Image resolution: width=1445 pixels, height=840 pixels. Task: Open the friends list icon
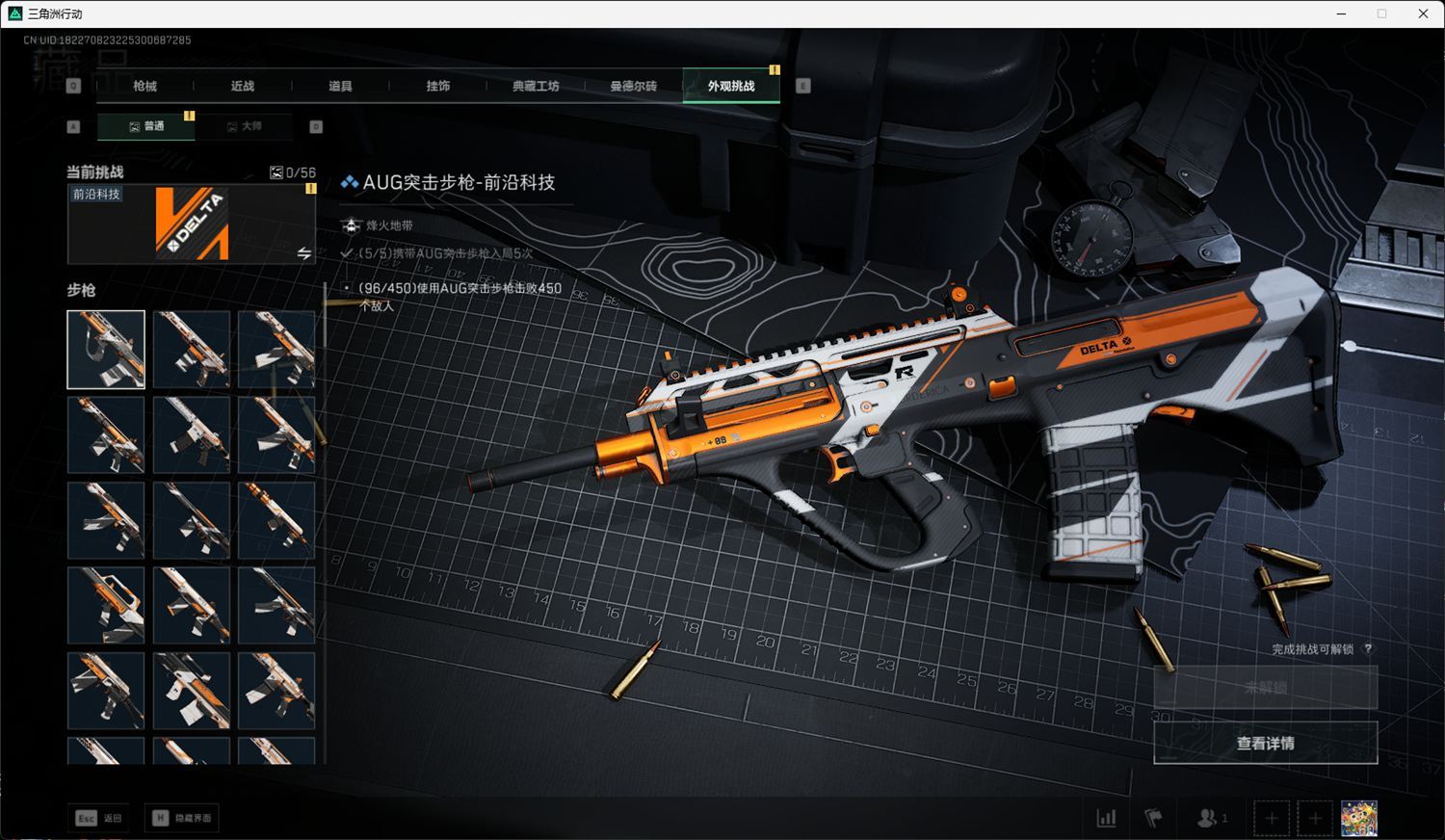click(1209, 819)
